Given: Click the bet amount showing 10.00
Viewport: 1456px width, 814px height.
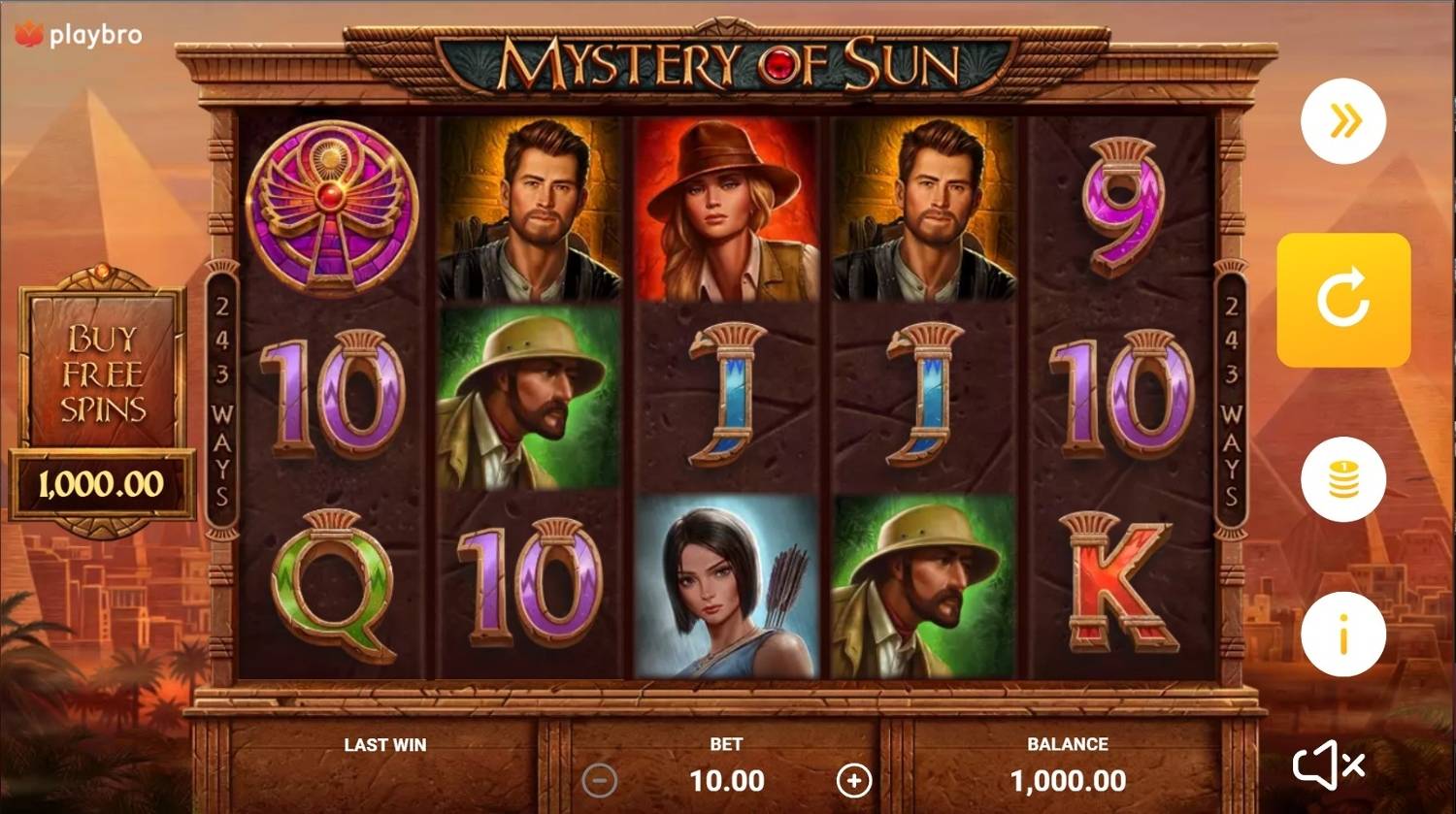Looking at the screenshot, I should click(726, 780).
